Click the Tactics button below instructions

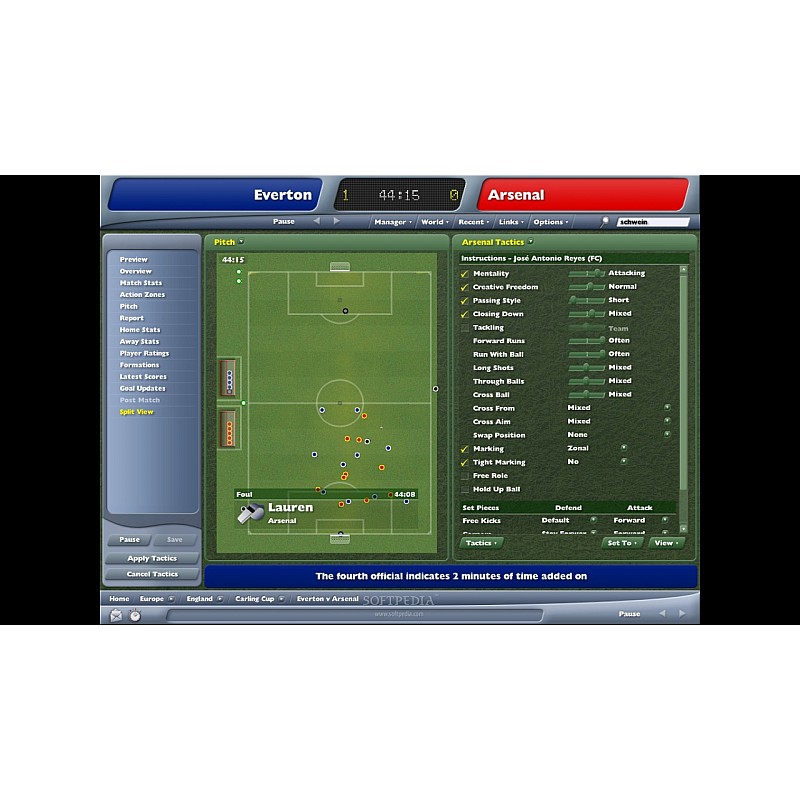pyautogui.click(x=480, y=543)
